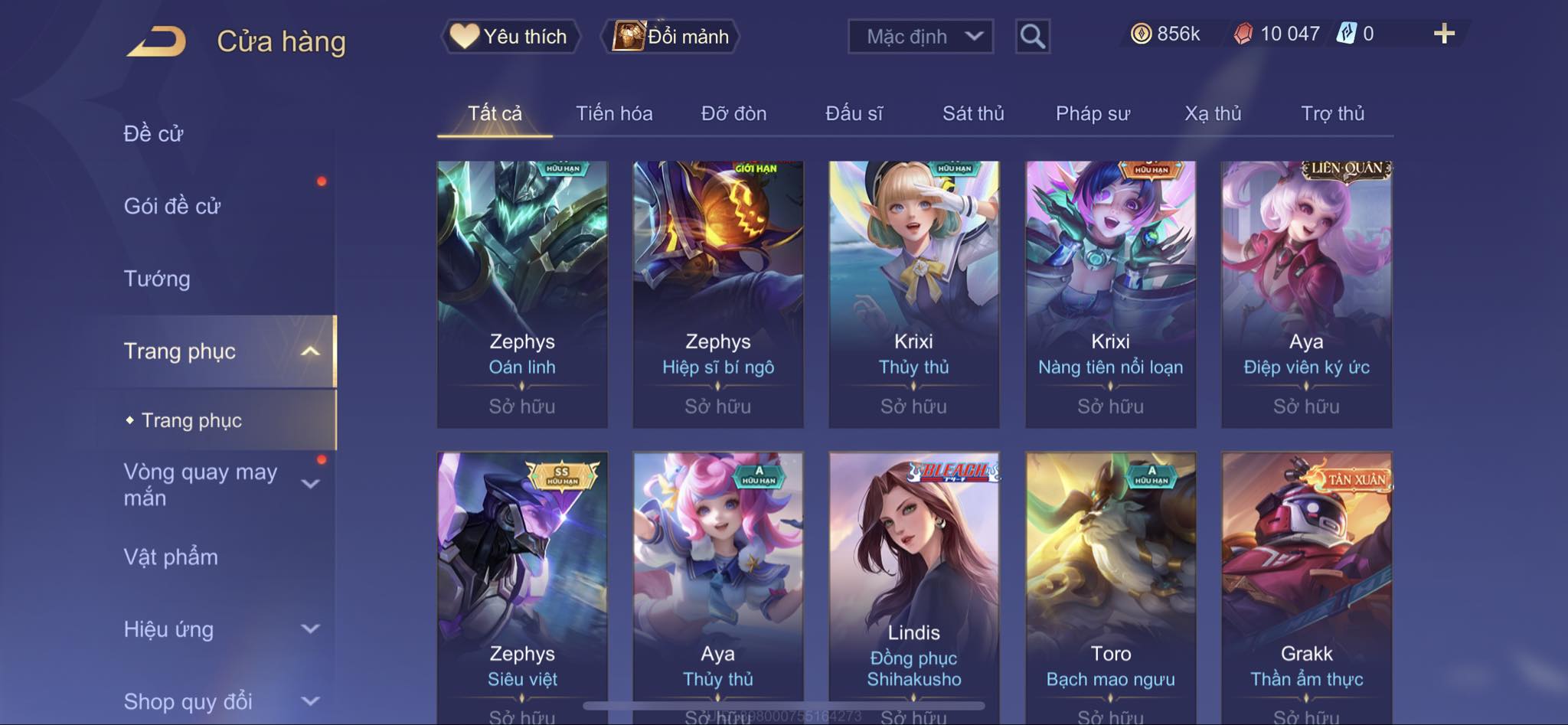
Task: Select the Zephys Oán linh skin card
Action: click(522, 294)
